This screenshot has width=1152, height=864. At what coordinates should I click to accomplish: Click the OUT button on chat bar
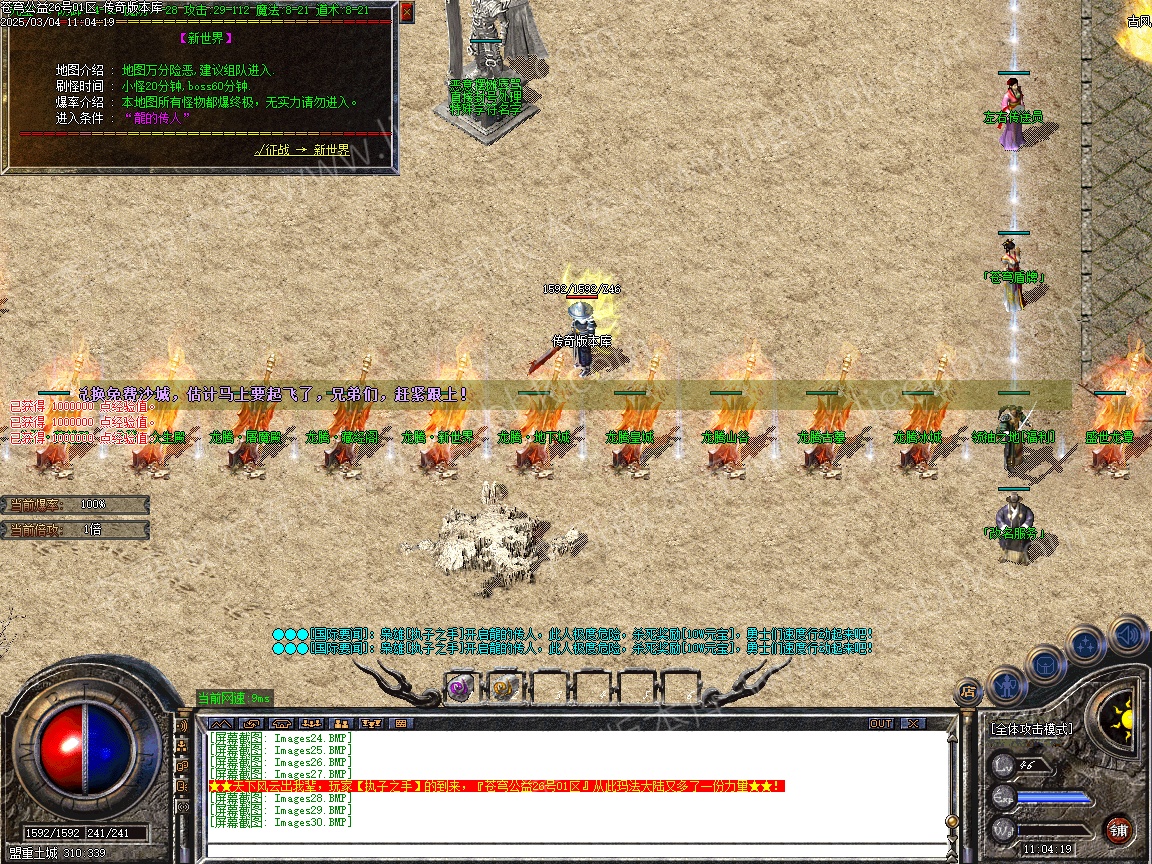881,723
